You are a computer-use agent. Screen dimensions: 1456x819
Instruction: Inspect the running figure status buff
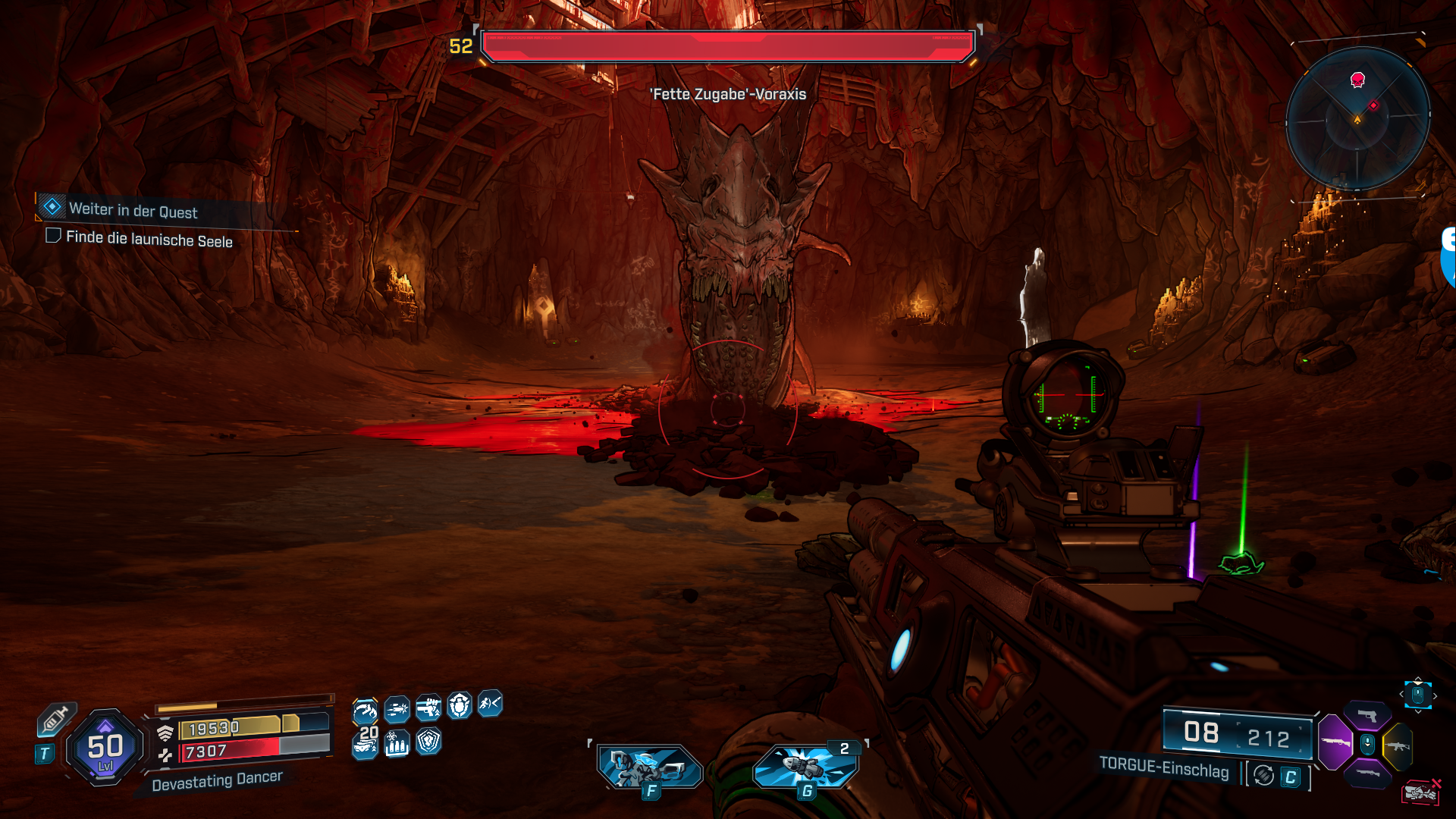[490, 704]
